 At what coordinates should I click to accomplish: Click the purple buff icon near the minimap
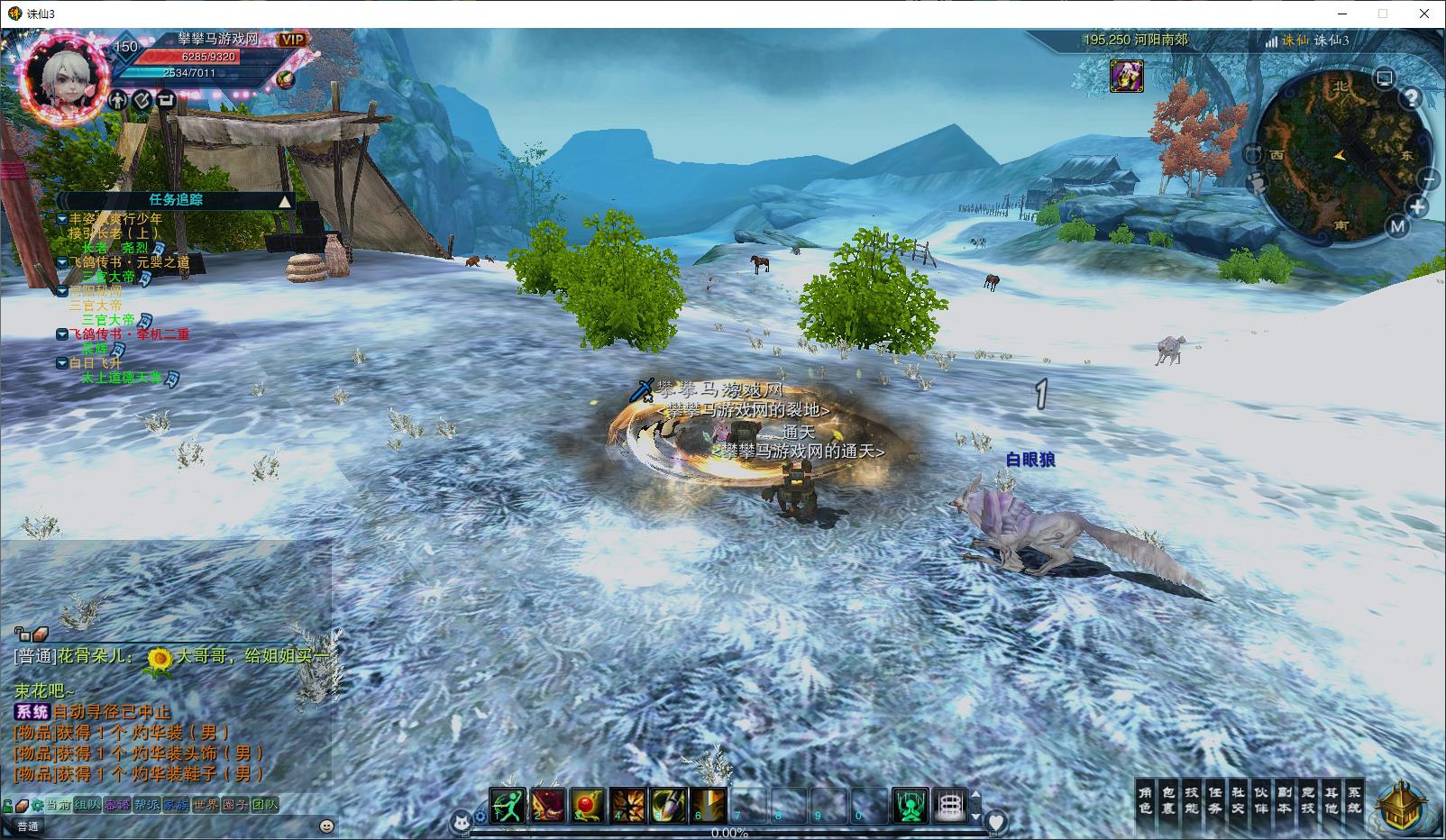[x=1126, y=77]
